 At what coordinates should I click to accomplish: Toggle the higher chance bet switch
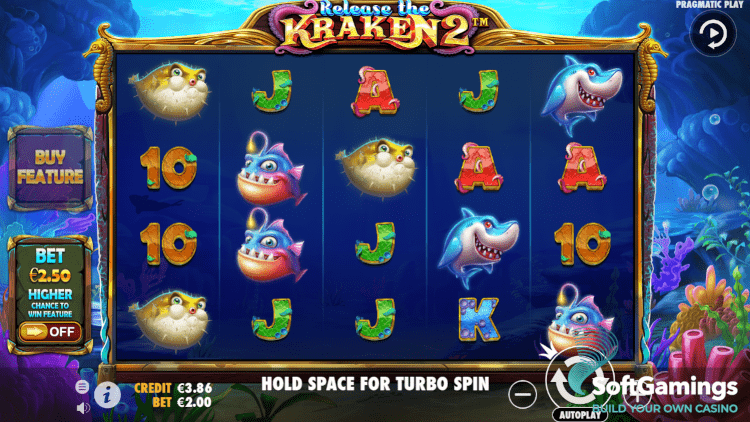coord(49,331)
